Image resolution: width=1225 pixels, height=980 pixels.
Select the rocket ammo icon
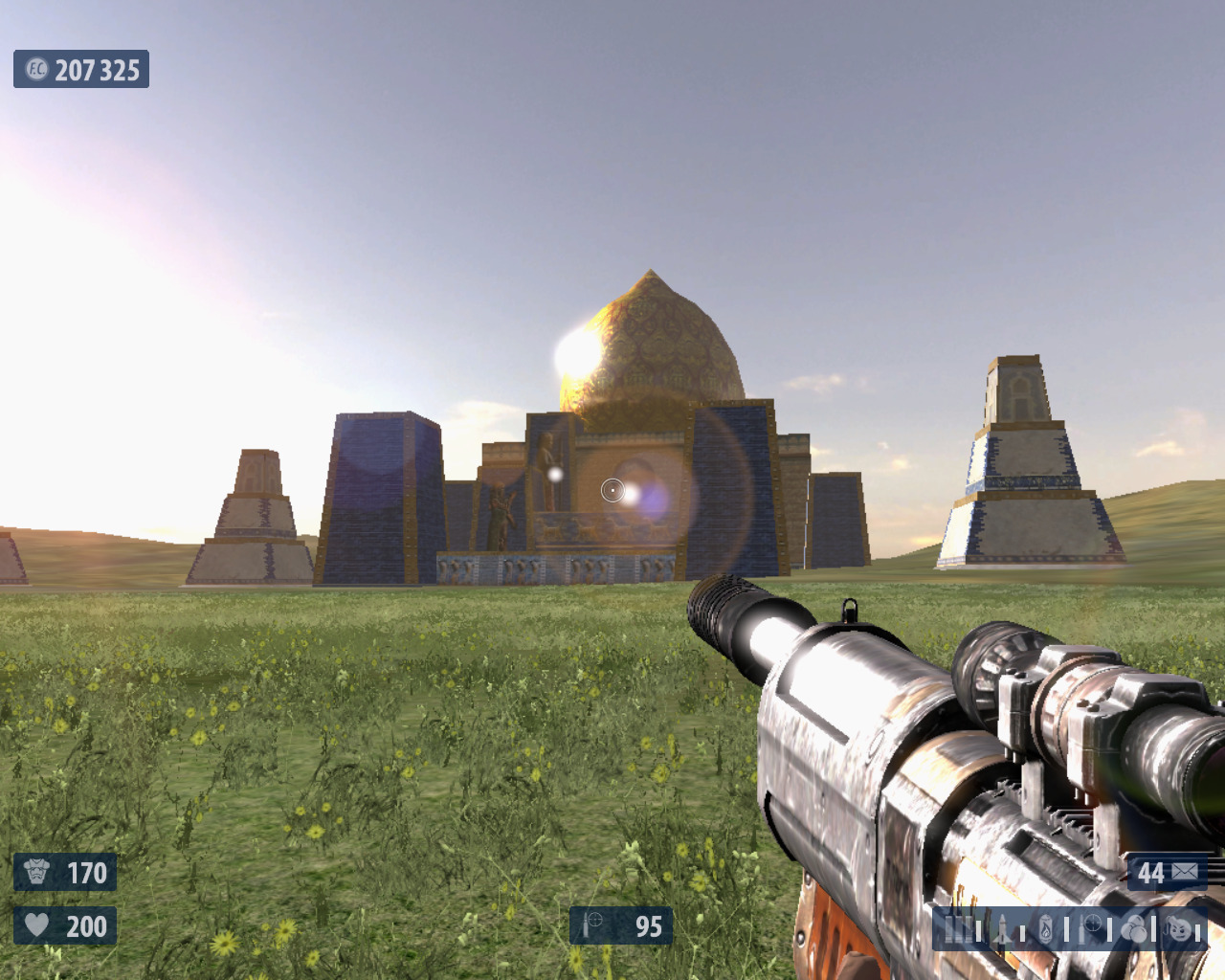click(1002, 928)
